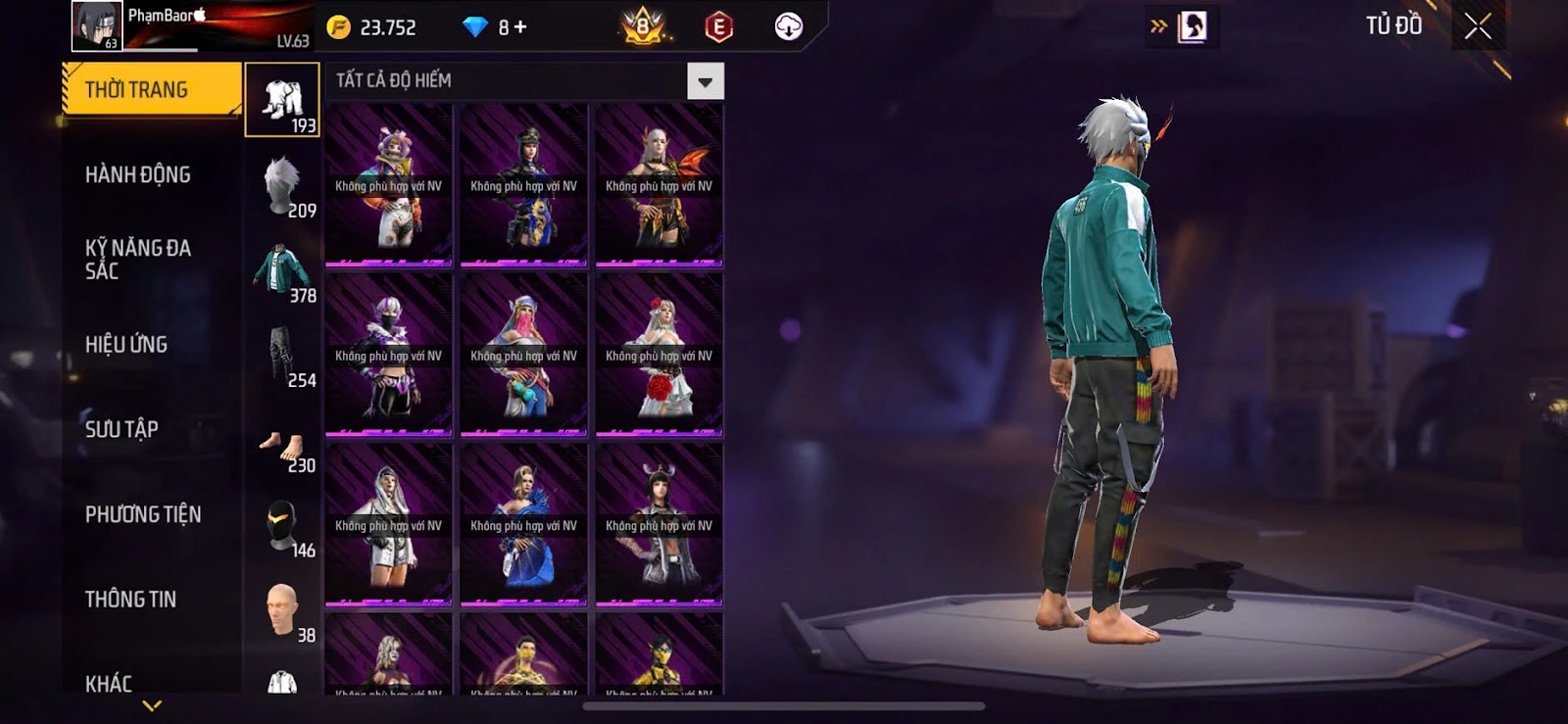Choose the mask subcategory showing 146
This screenshot has height=724, width=1568.
point(282,526)
